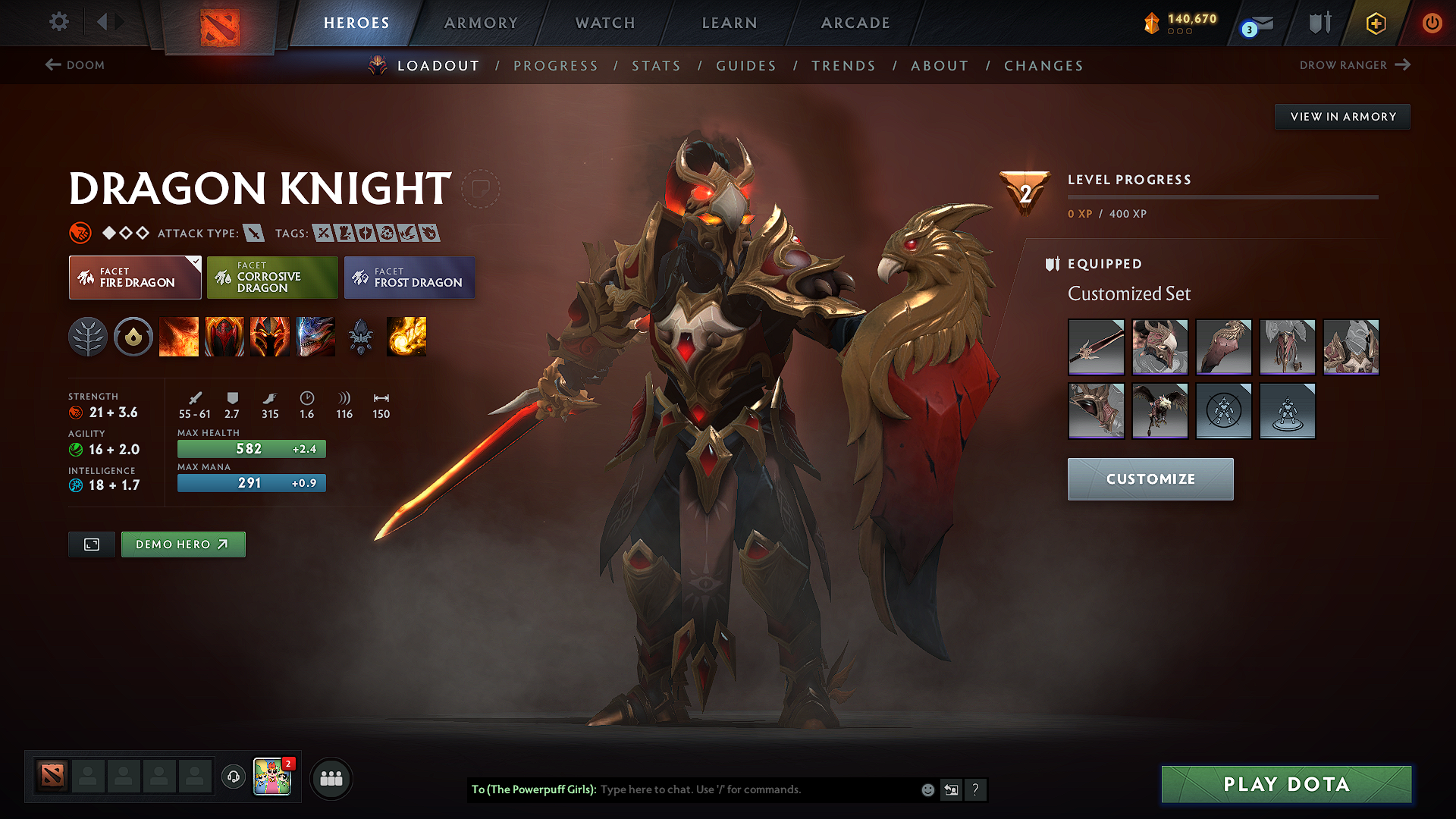
Task: Open the Dragon Knight talent tree icon
Action: (x=88, y=337)
